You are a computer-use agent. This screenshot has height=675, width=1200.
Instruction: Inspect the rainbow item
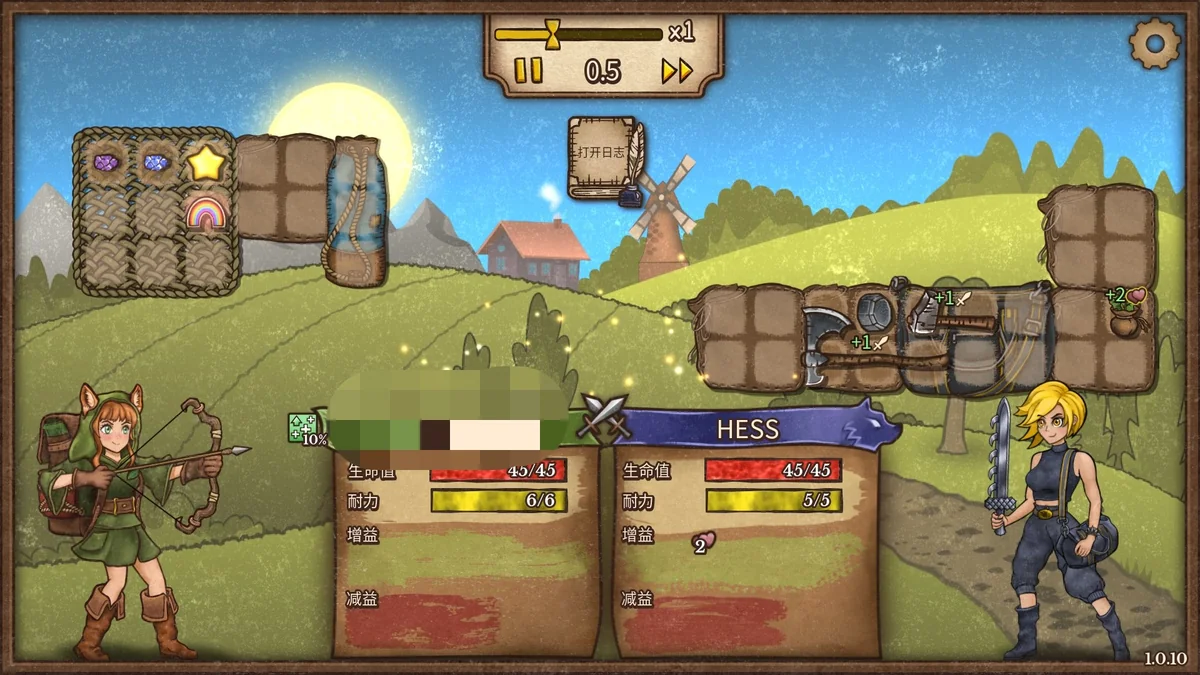205,212
